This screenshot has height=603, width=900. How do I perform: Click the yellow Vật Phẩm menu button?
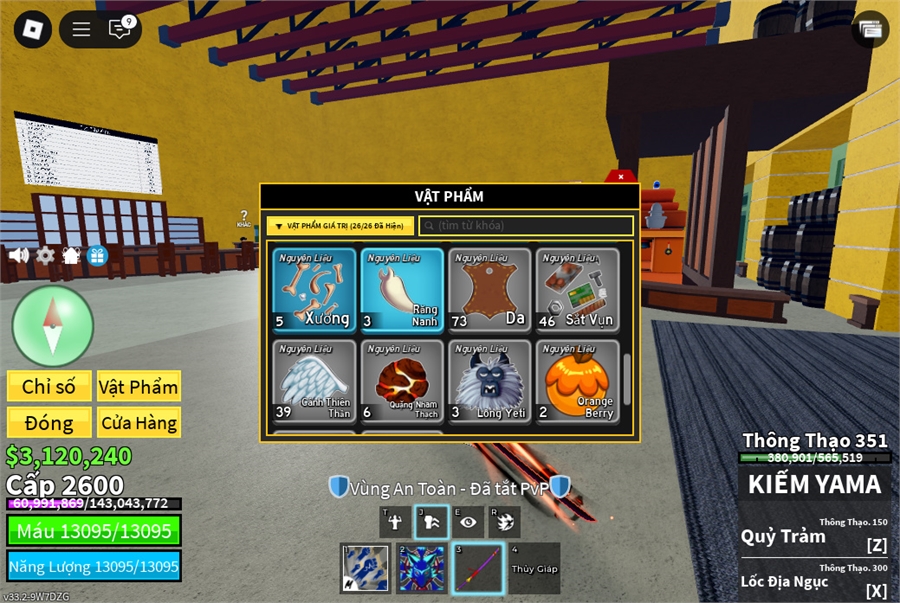pos(139,386)
